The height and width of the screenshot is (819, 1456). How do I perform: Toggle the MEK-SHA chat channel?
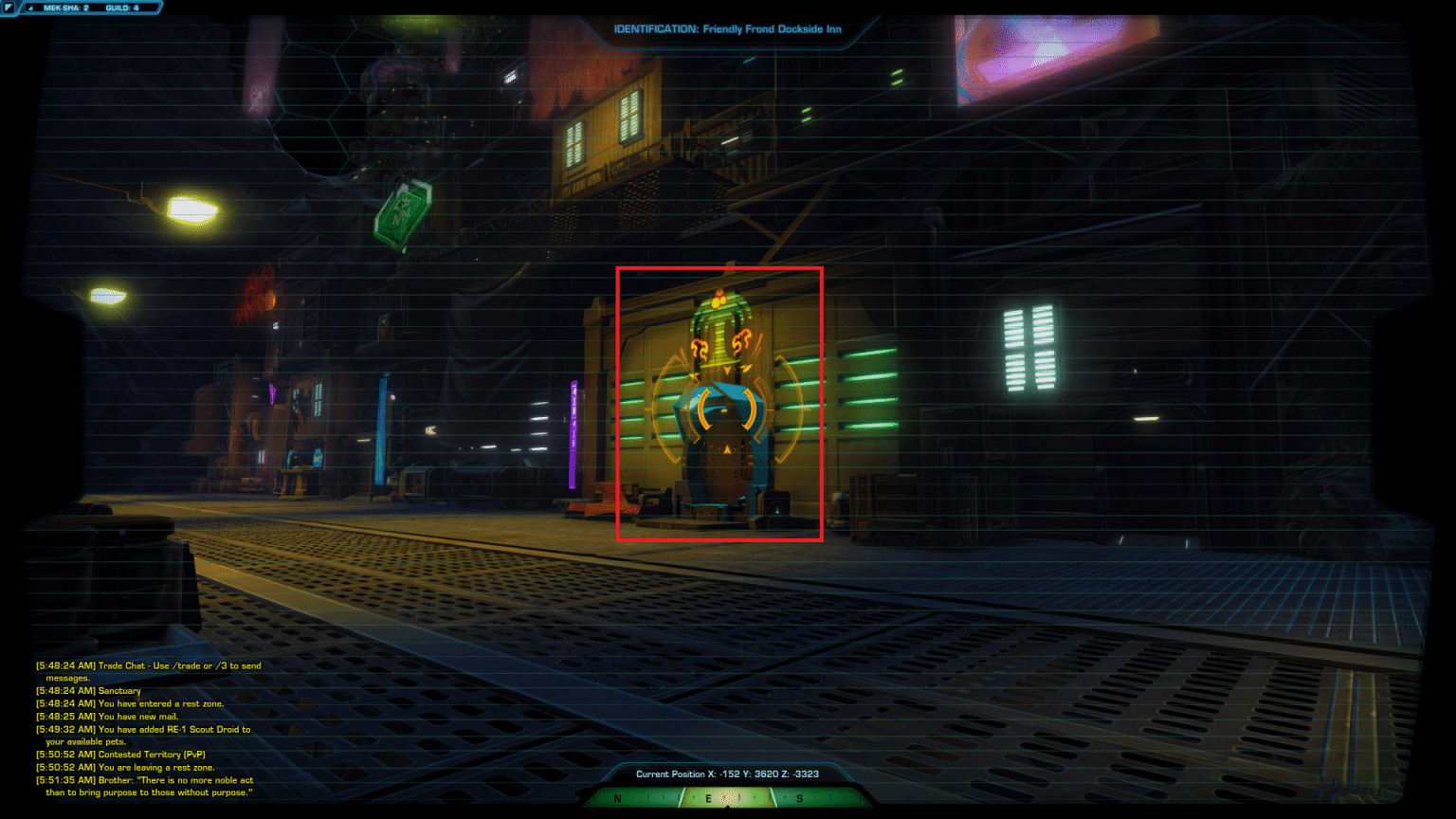pos(64,7)
